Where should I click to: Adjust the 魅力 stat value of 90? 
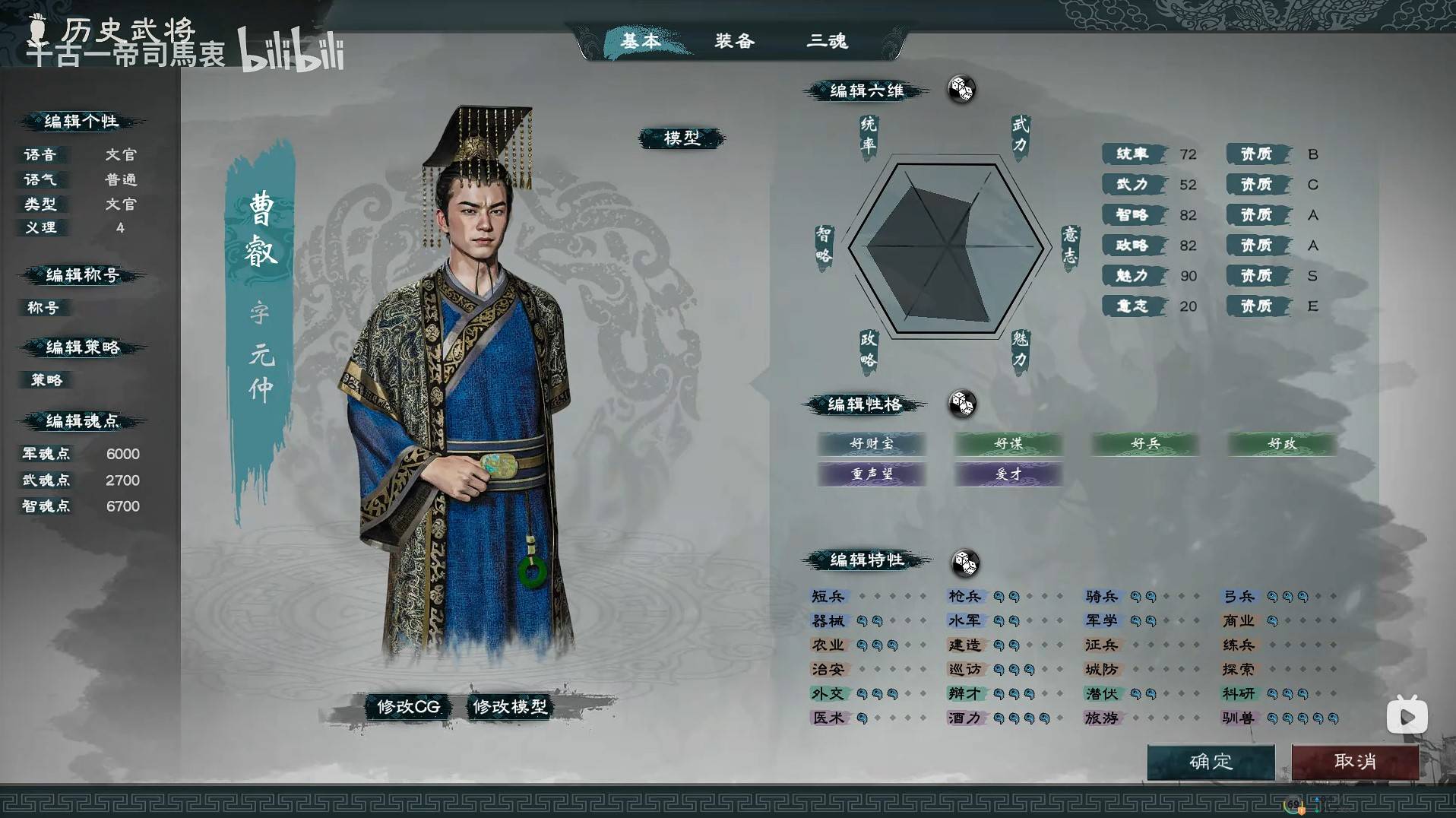tap(1187, 276)
